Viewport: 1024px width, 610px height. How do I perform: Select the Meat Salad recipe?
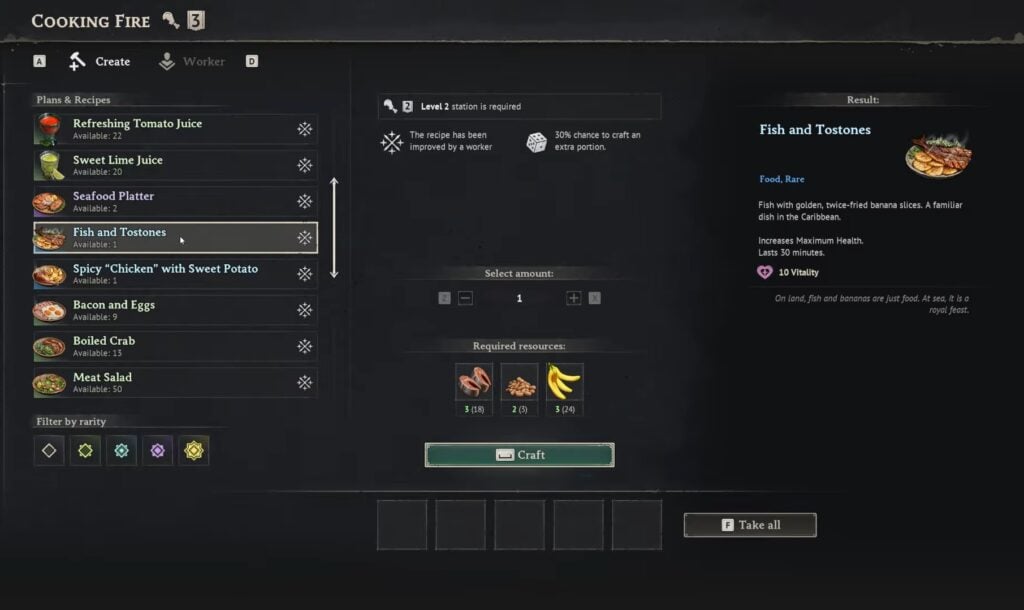[x=175, y=382]
